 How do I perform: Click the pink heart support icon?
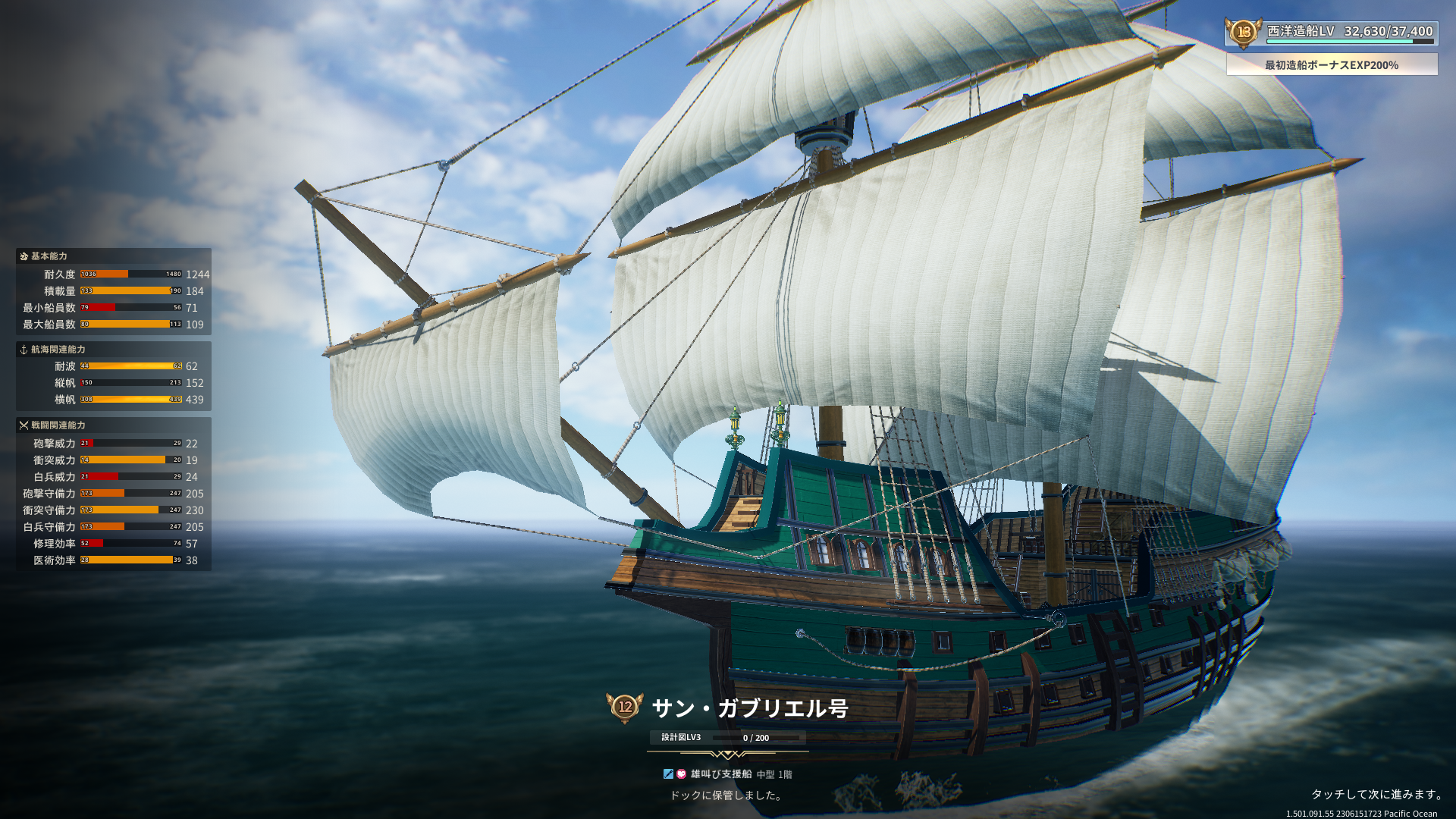(681, 774)
